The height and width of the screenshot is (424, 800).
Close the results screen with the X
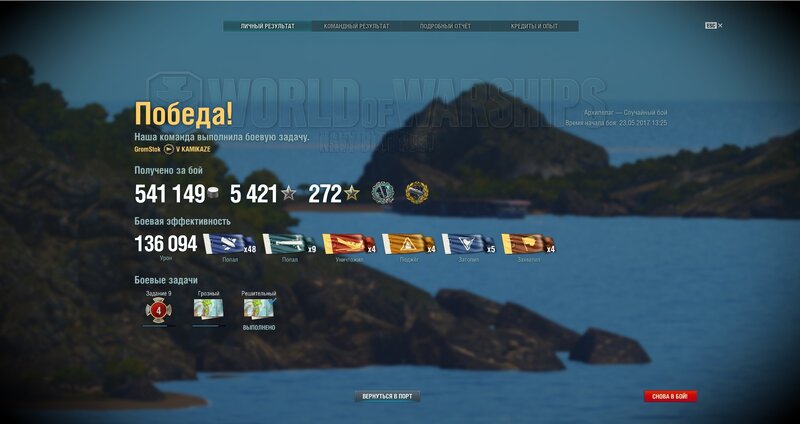(x=720, y=25)
